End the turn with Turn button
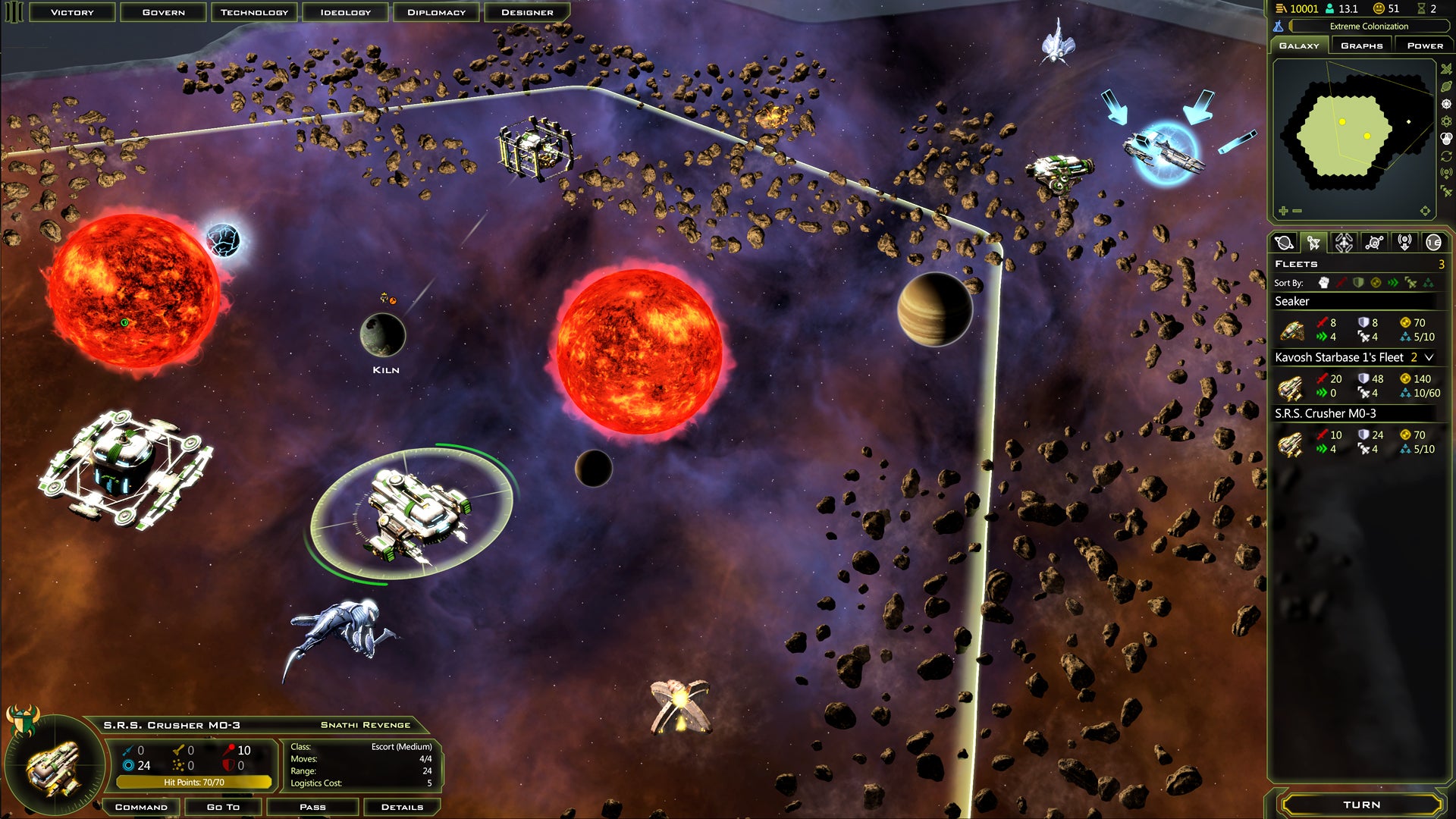This screenshot has width=1456, height=819. pos(1361,805)
